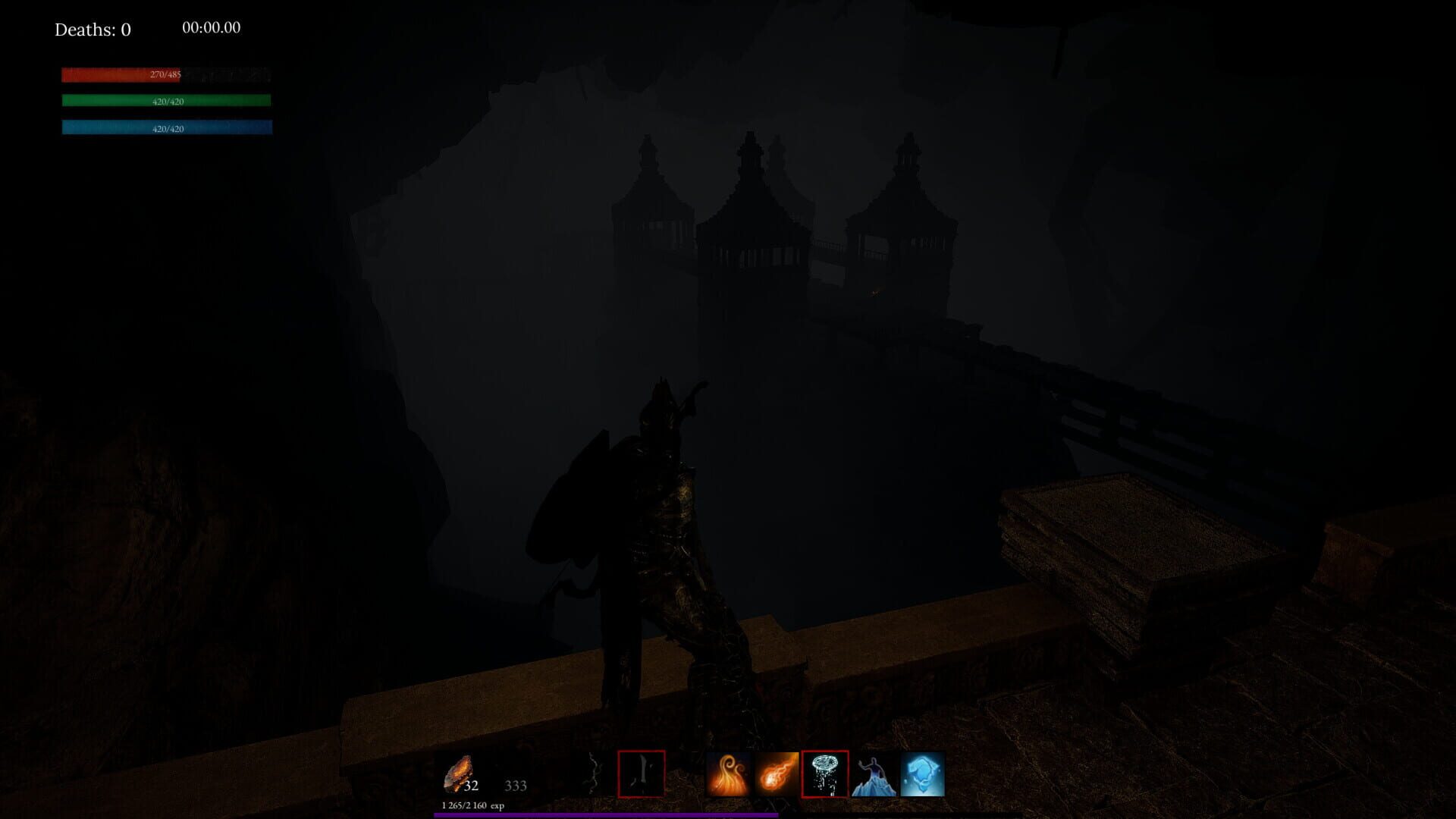
Task: Select the blue ice shard spell icon
Action: 920,773
